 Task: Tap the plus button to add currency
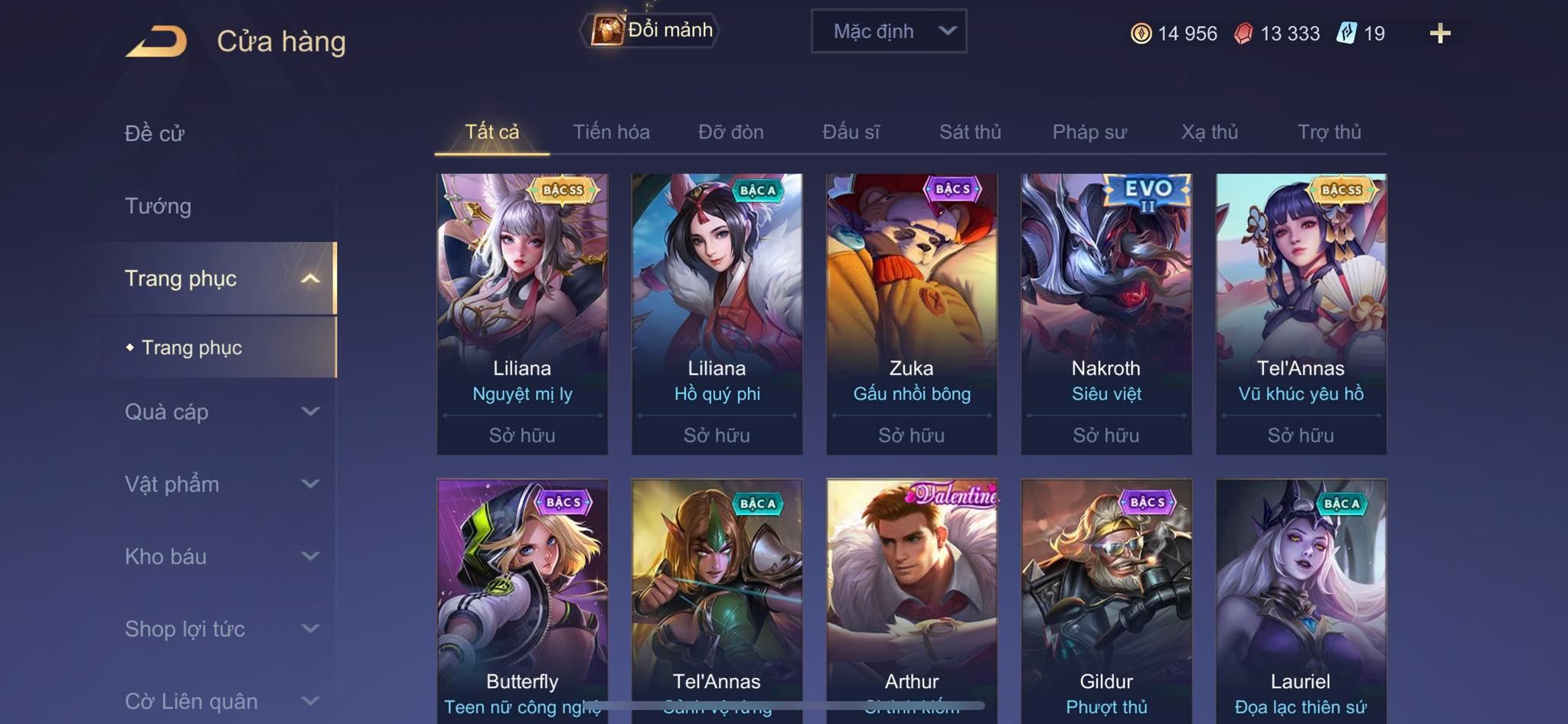pos(1439,34)
